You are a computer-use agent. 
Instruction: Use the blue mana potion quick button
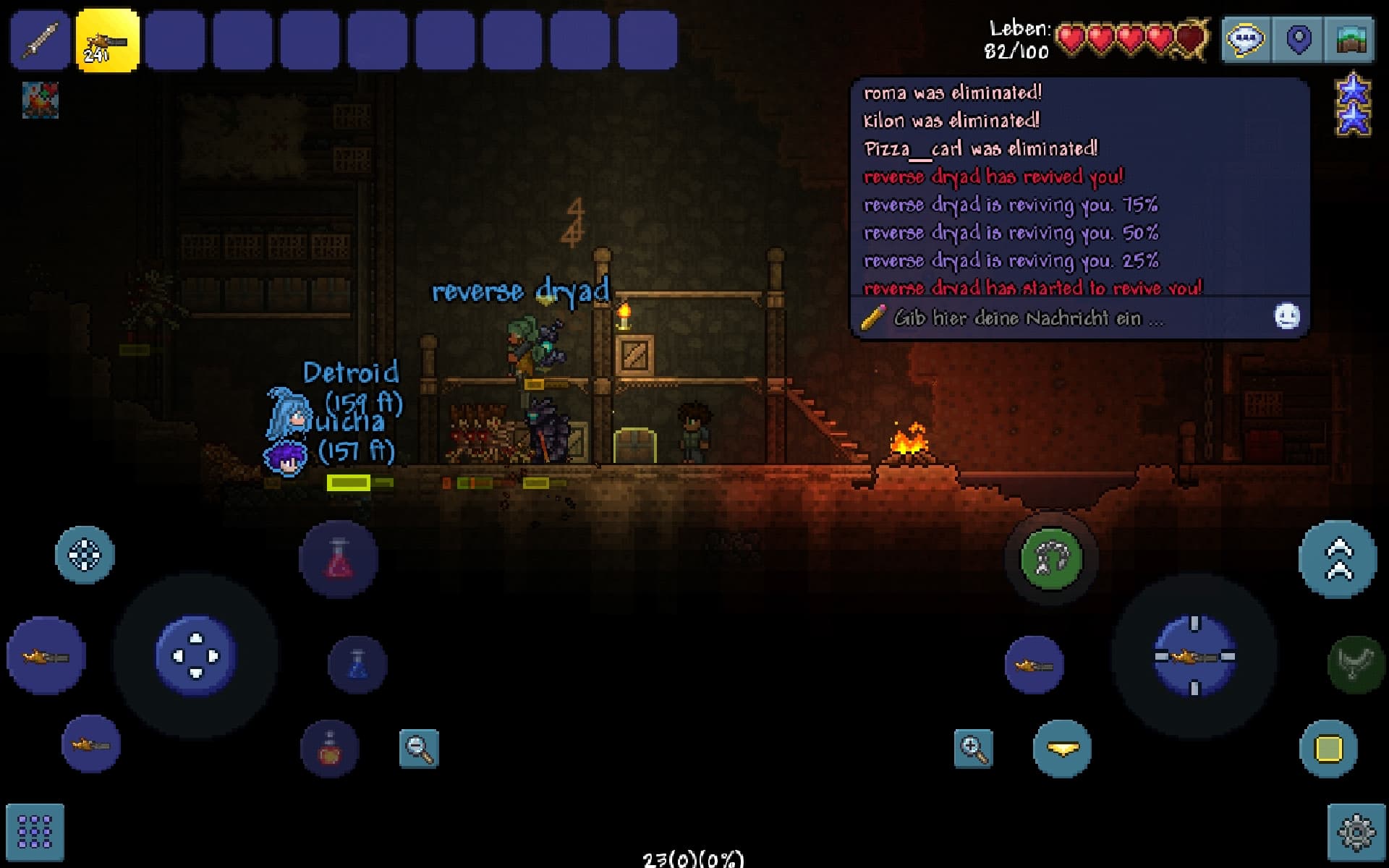click(x=357, y=664)
